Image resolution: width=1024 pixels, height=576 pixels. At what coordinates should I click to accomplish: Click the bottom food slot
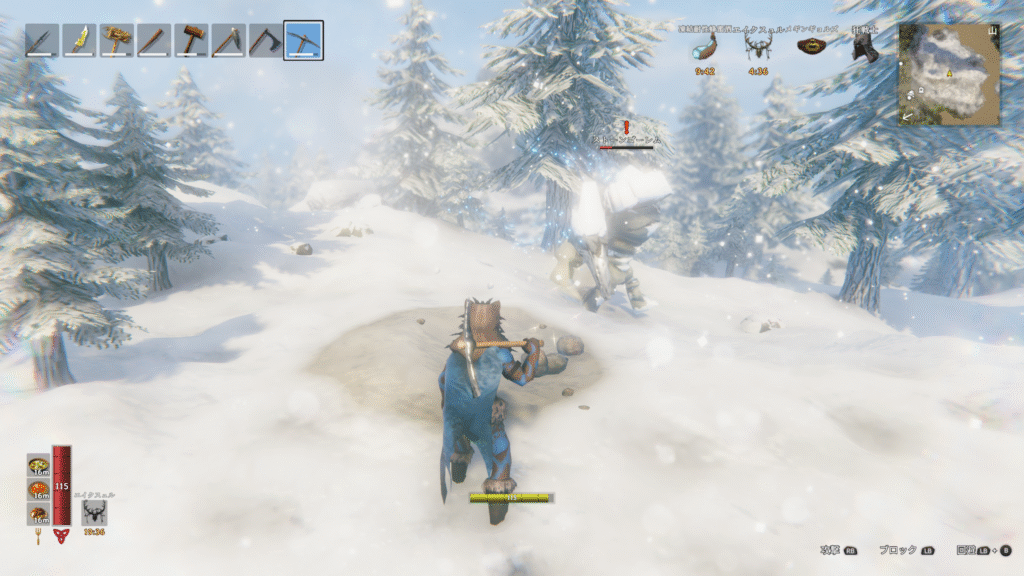(x=39, y=514)
